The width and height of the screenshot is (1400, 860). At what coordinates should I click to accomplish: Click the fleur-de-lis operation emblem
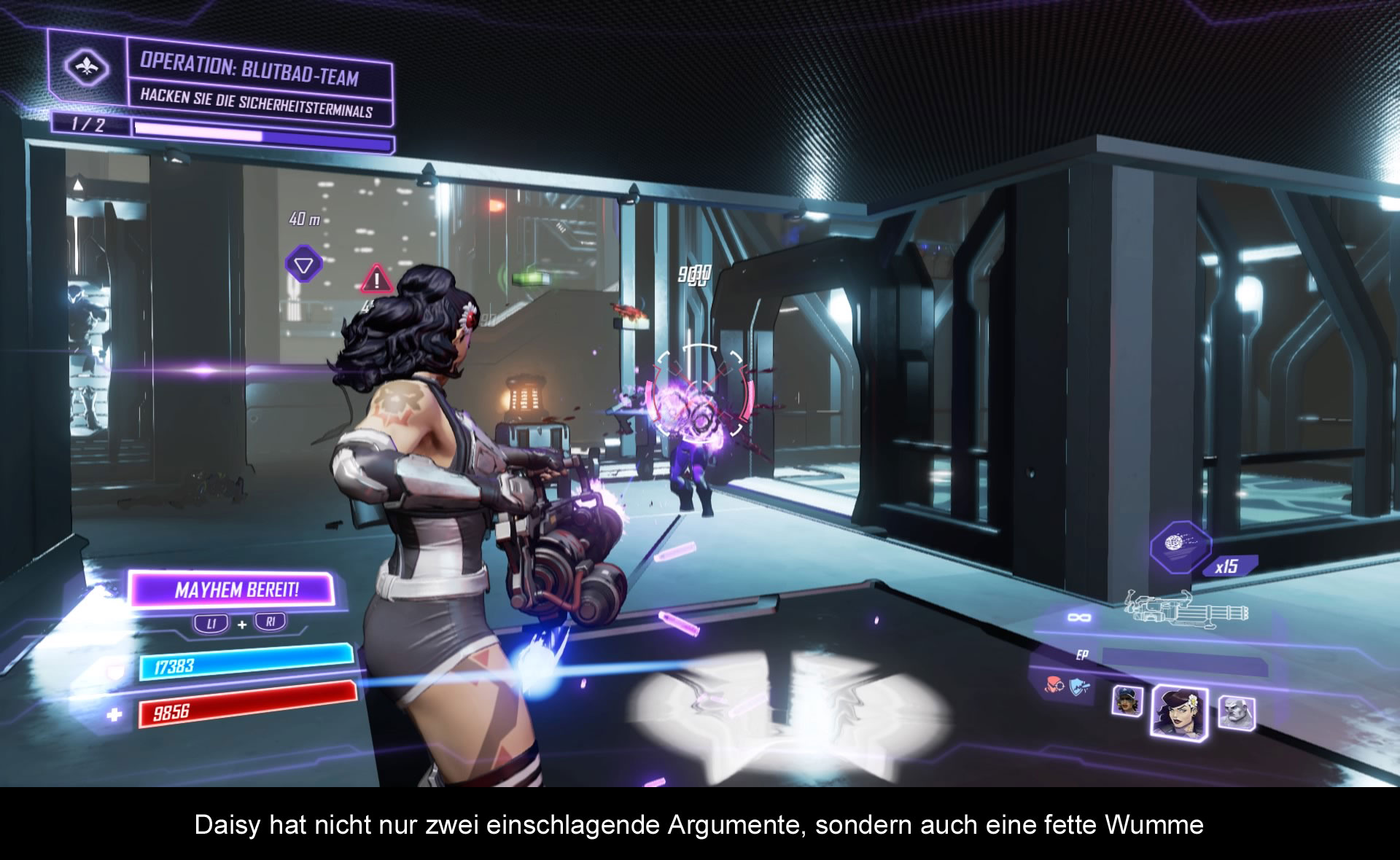tap(87, 69)
